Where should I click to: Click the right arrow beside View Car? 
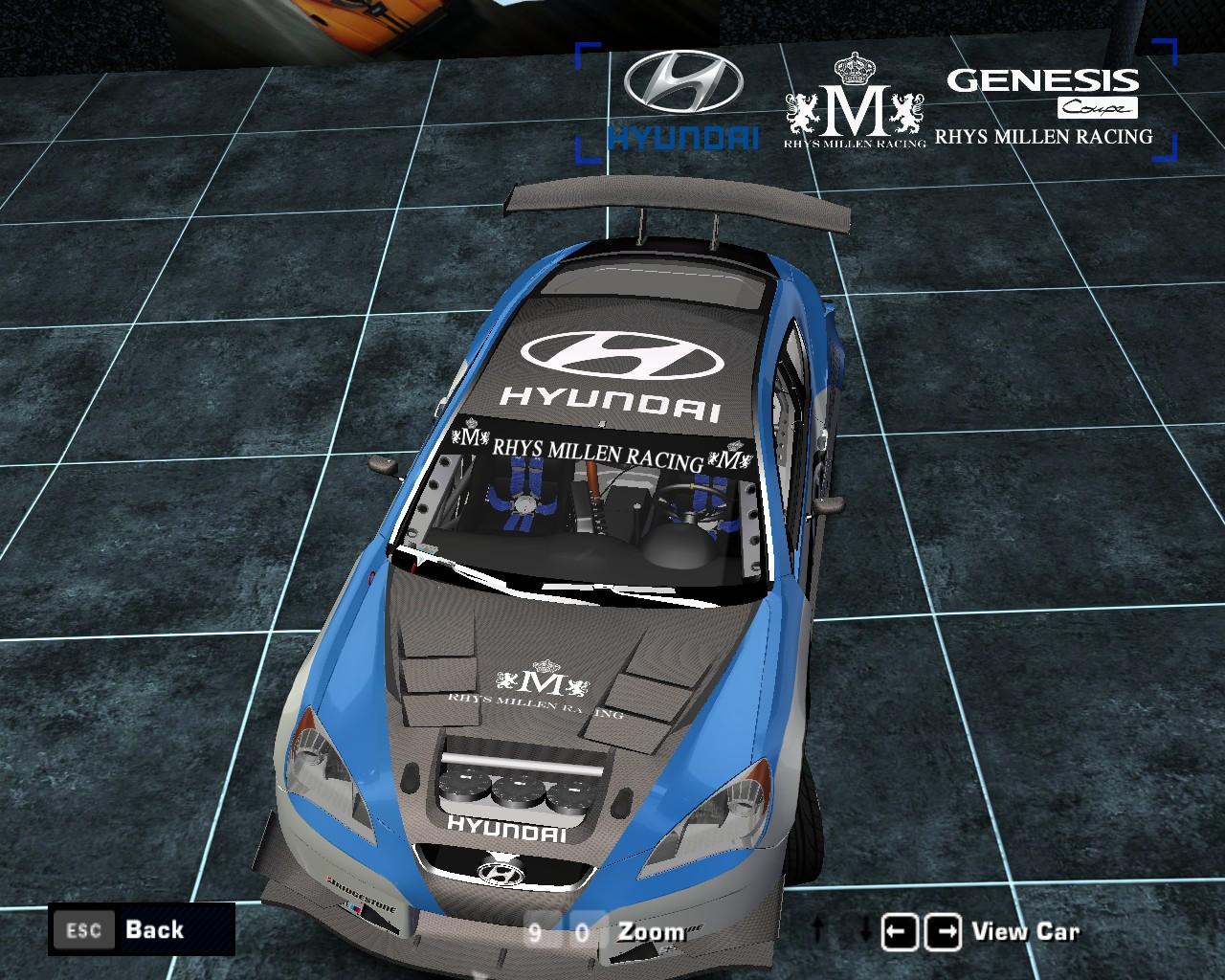[945, 931]
